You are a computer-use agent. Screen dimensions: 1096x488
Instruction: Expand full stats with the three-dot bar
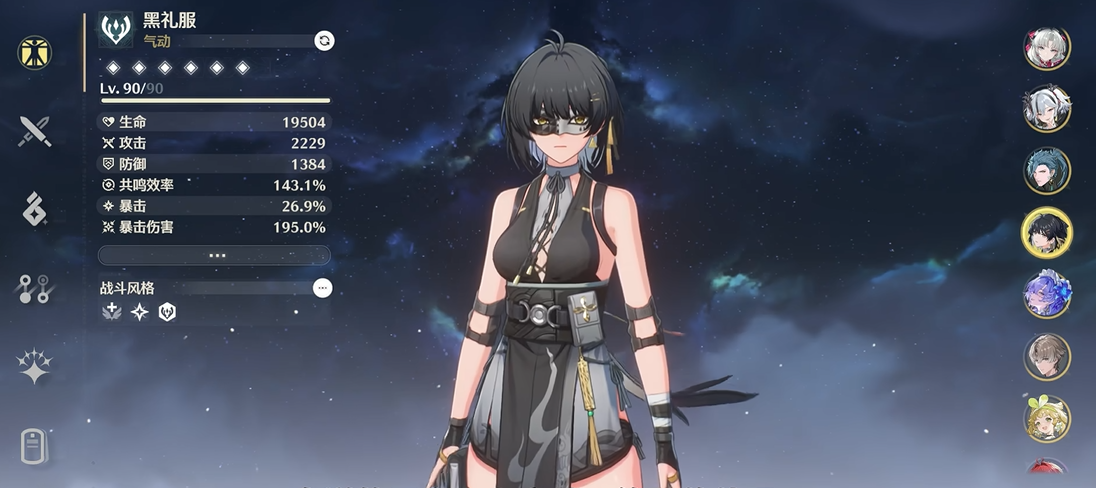pyautogui.click(x=215, y=255)
